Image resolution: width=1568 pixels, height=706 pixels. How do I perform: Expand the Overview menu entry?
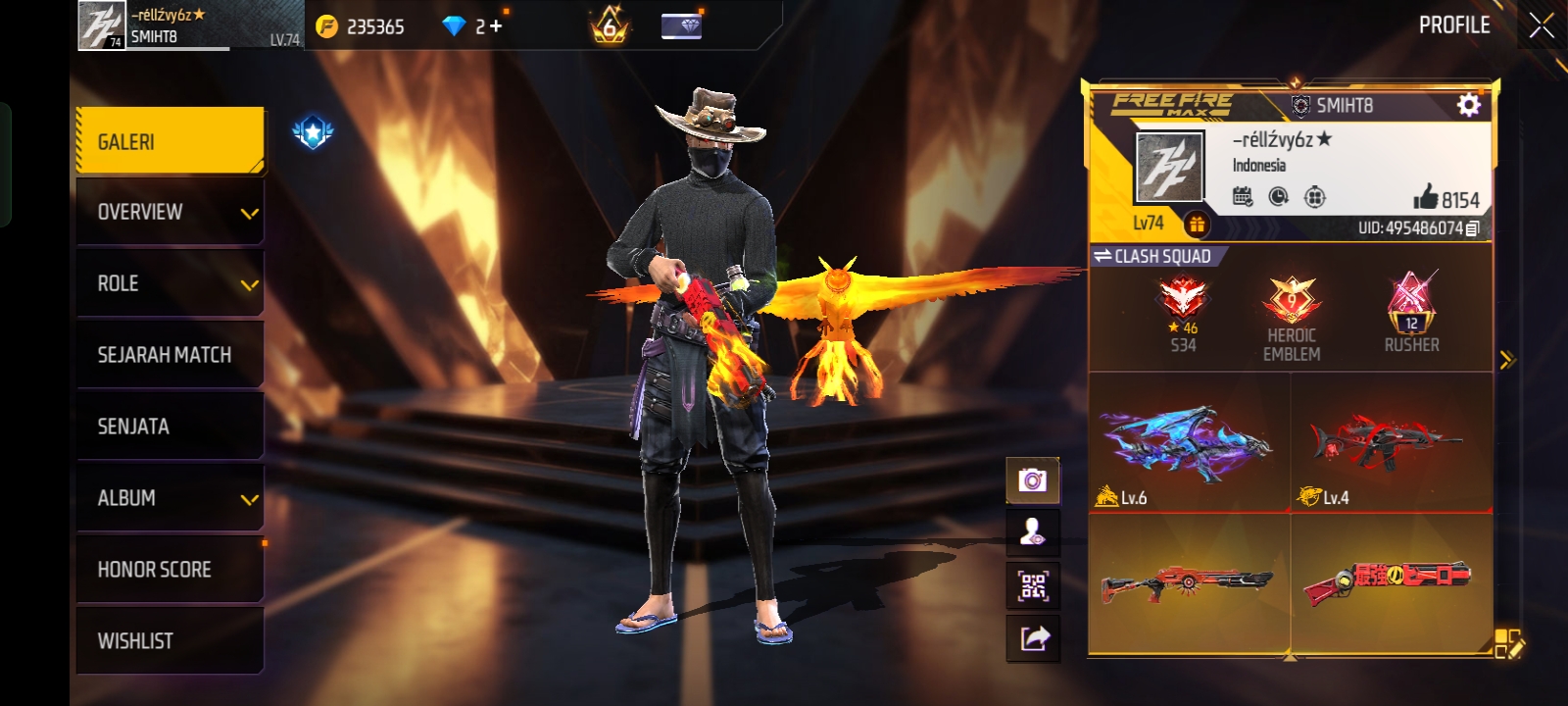click(x=170, y=212)
